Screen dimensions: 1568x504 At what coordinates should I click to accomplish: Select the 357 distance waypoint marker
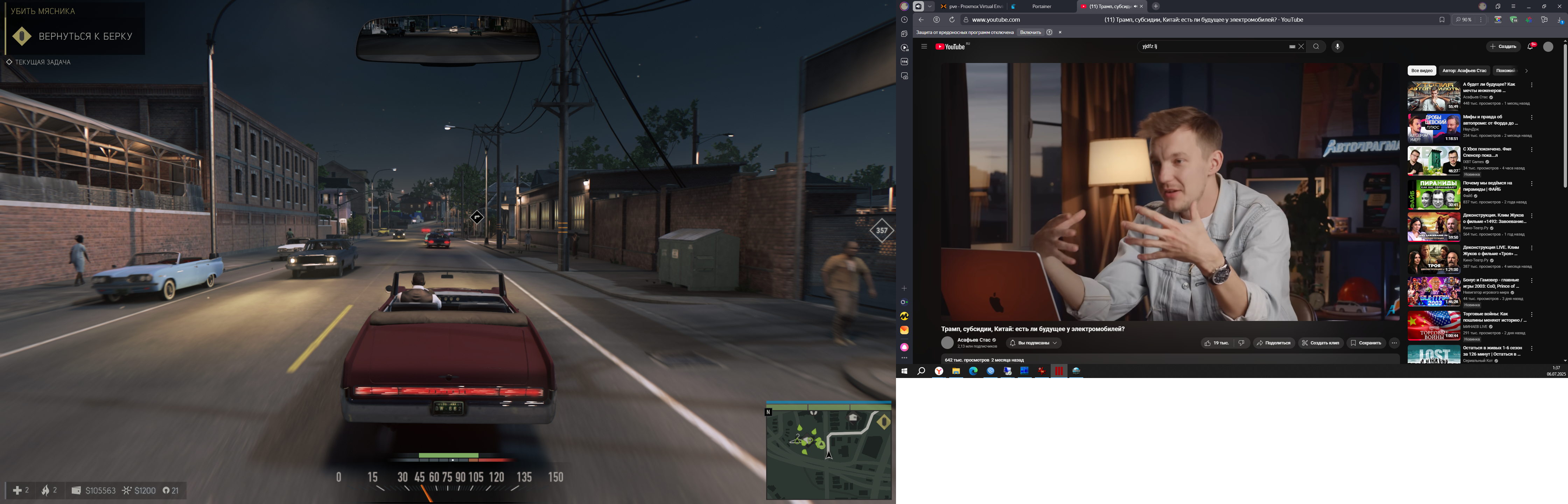pyautogui.click(x=881, y=230)
